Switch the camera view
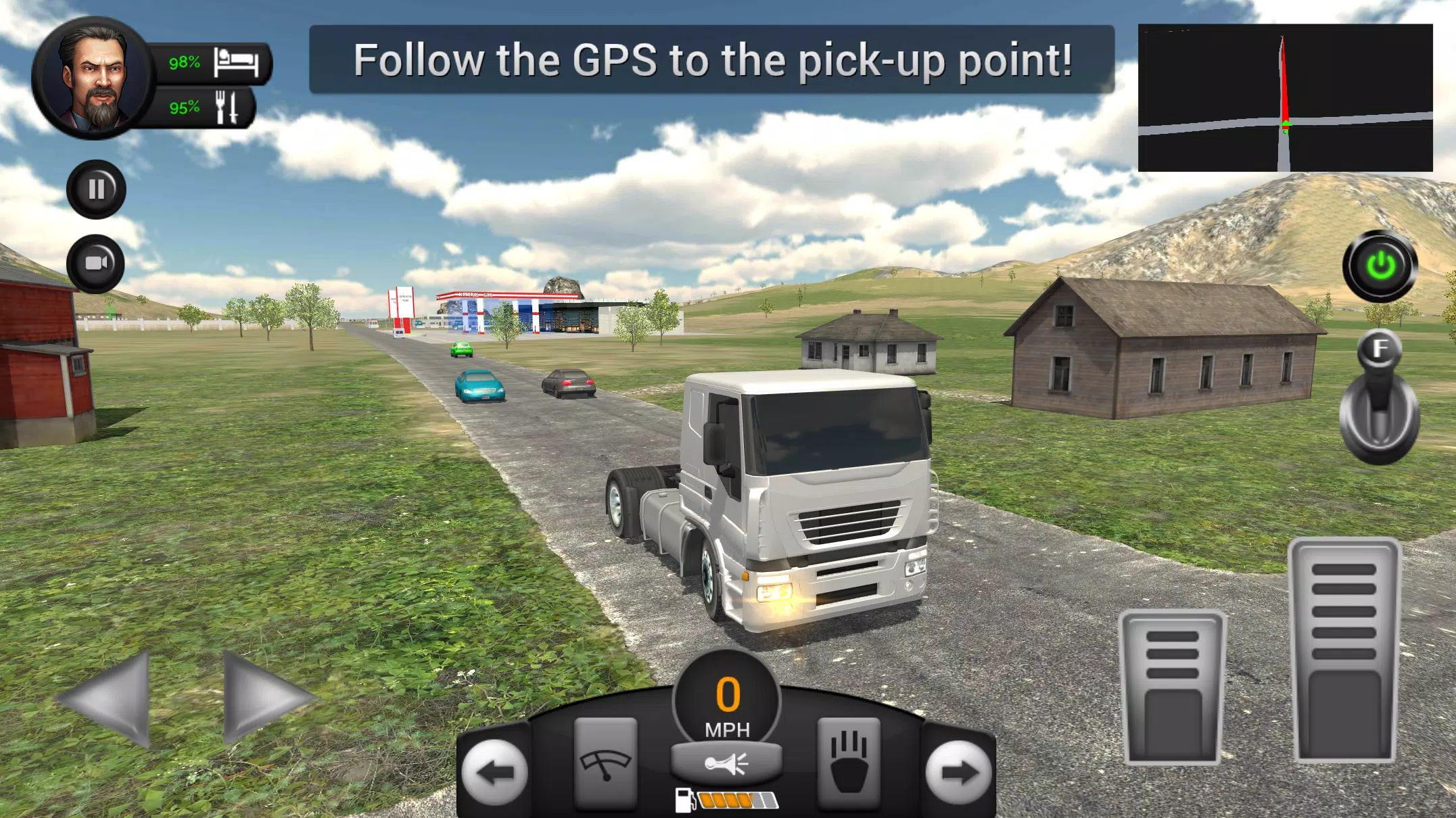This screenshot has width=1456, height=818. (x=96, y=264)
